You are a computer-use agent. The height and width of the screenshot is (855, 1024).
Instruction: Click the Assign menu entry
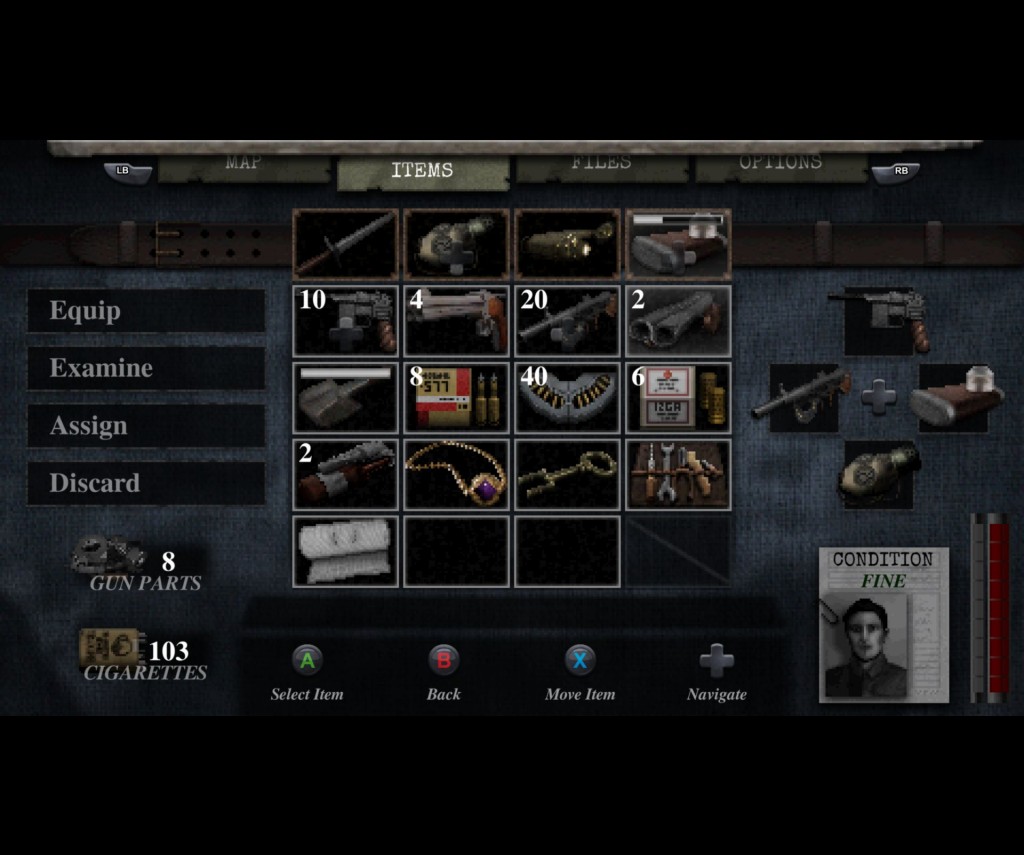(146, 426)
